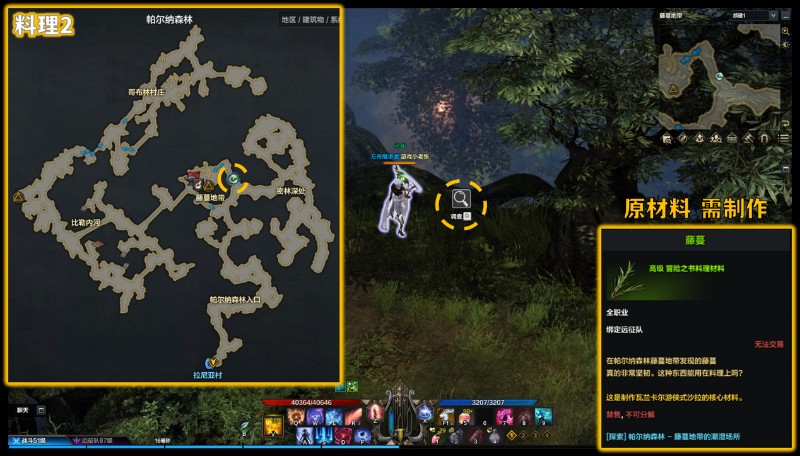The width and height of the screenshot is (800, 456).
Task: Select the triangle dungeon marker on minimap
Action: pos(674,88)
